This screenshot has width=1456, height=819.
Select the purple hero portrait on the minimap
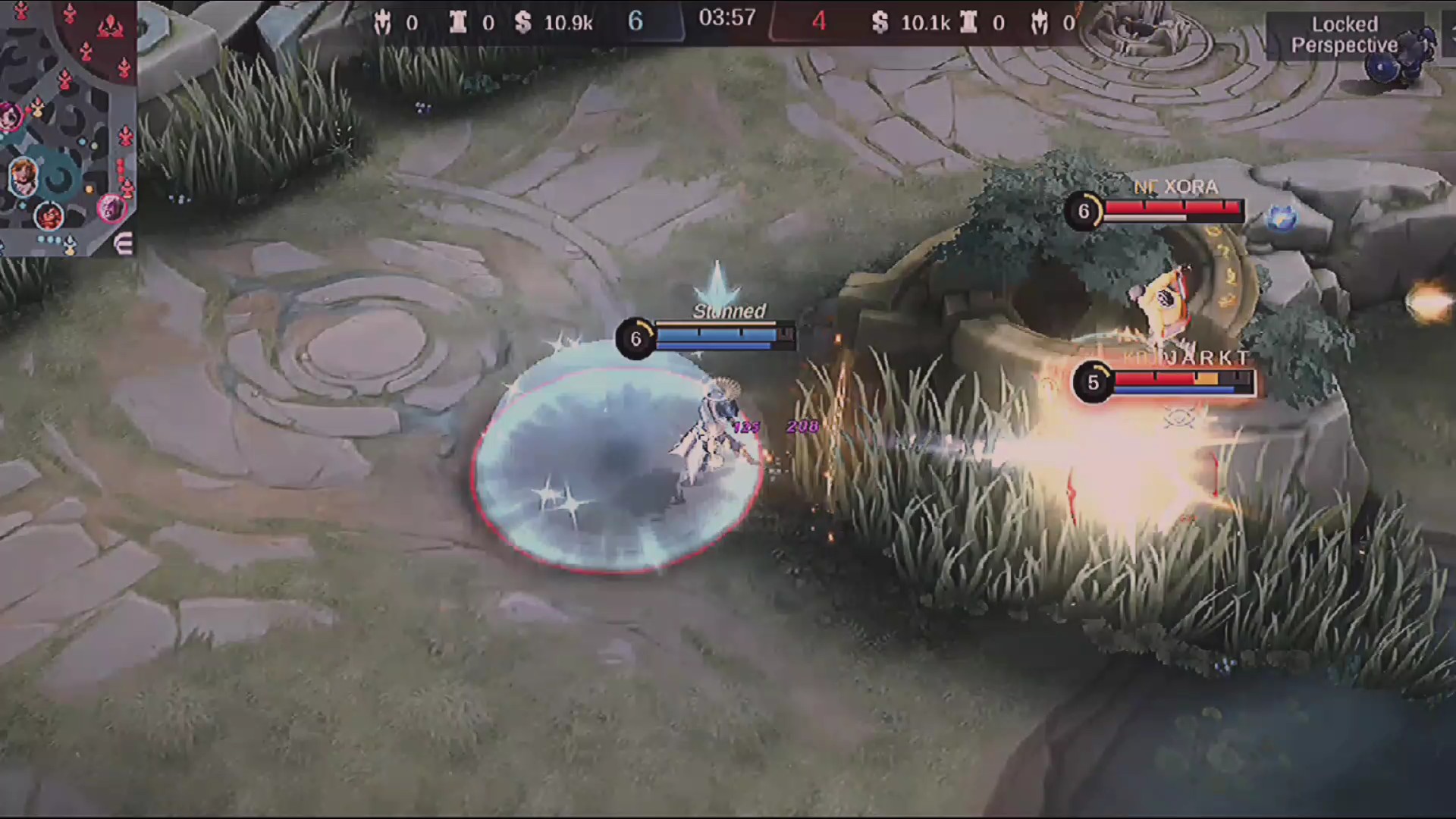tap(111, 206)
